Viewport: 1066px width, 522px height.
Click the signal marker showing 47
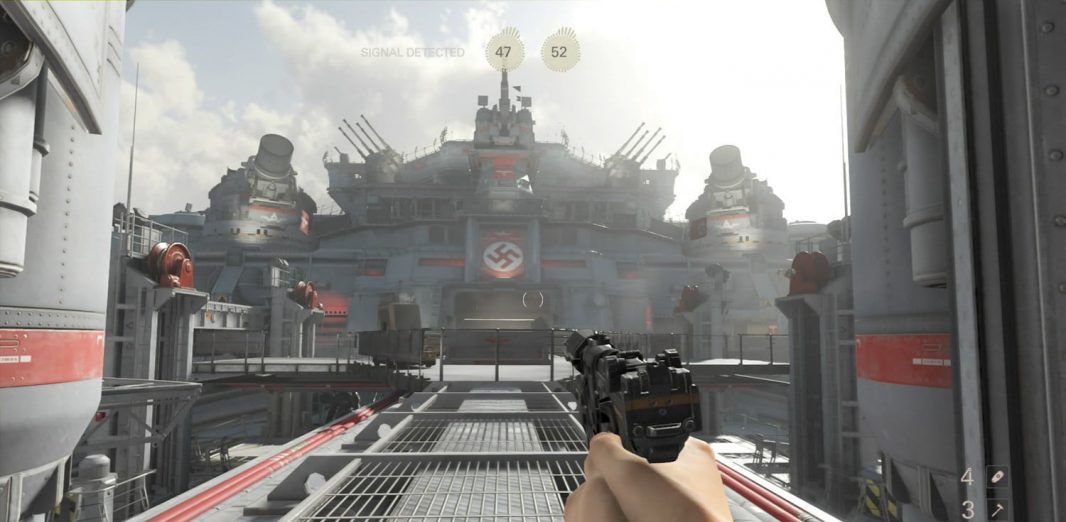click(504, 52)
